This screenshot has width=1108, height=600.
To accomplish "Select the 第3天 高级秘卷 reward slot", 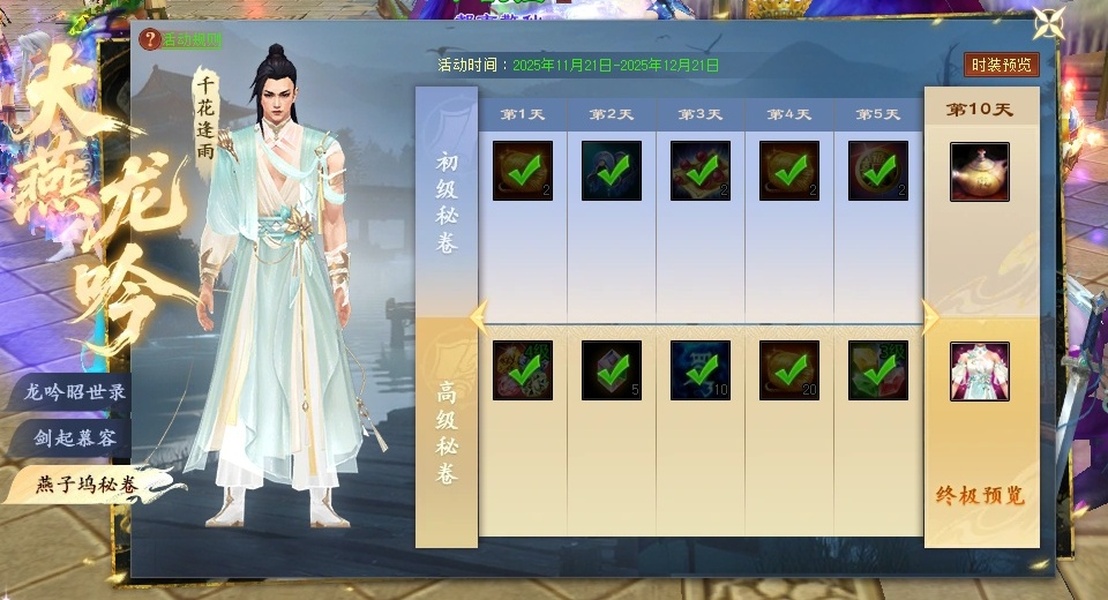I will click(700, 371).
